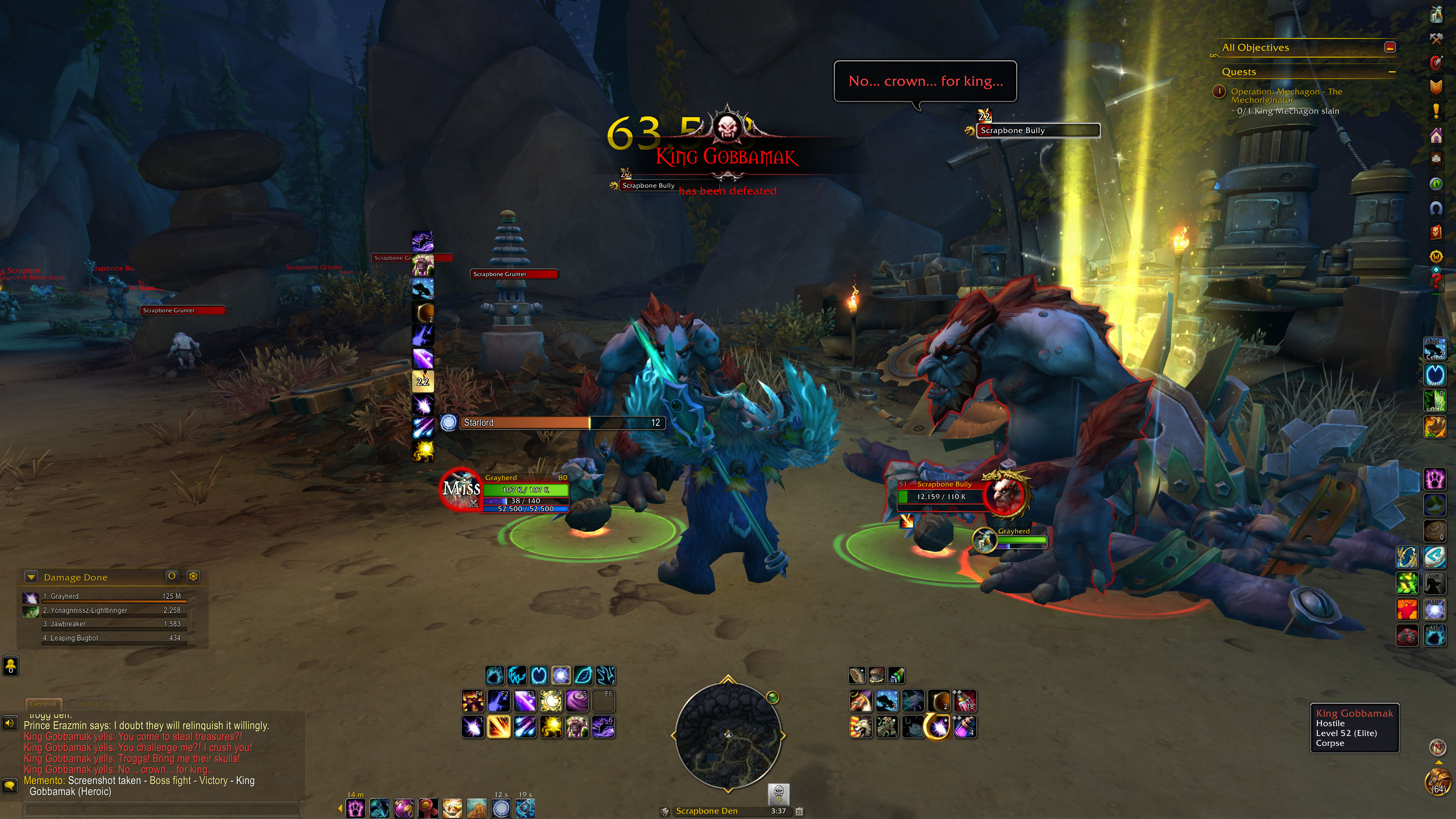Screen dimensions: 1456x819
Task: Open damage meter gear settings
Action: tap(193, 576)
